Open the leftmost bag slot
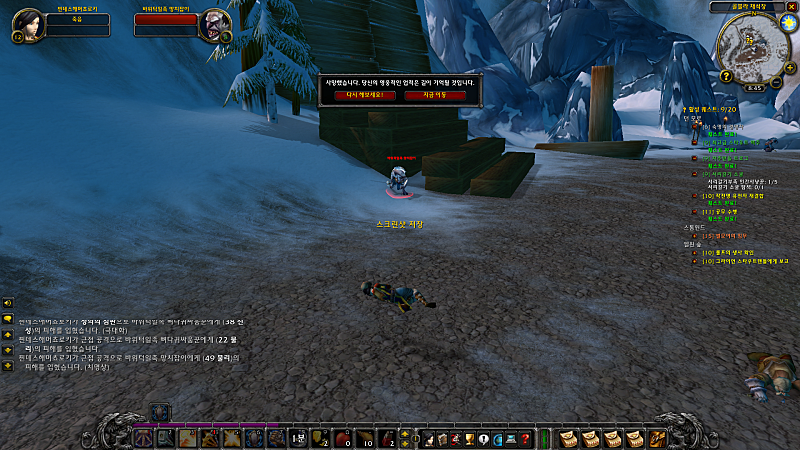Screen dimensions: 800x450 point(567,438)
